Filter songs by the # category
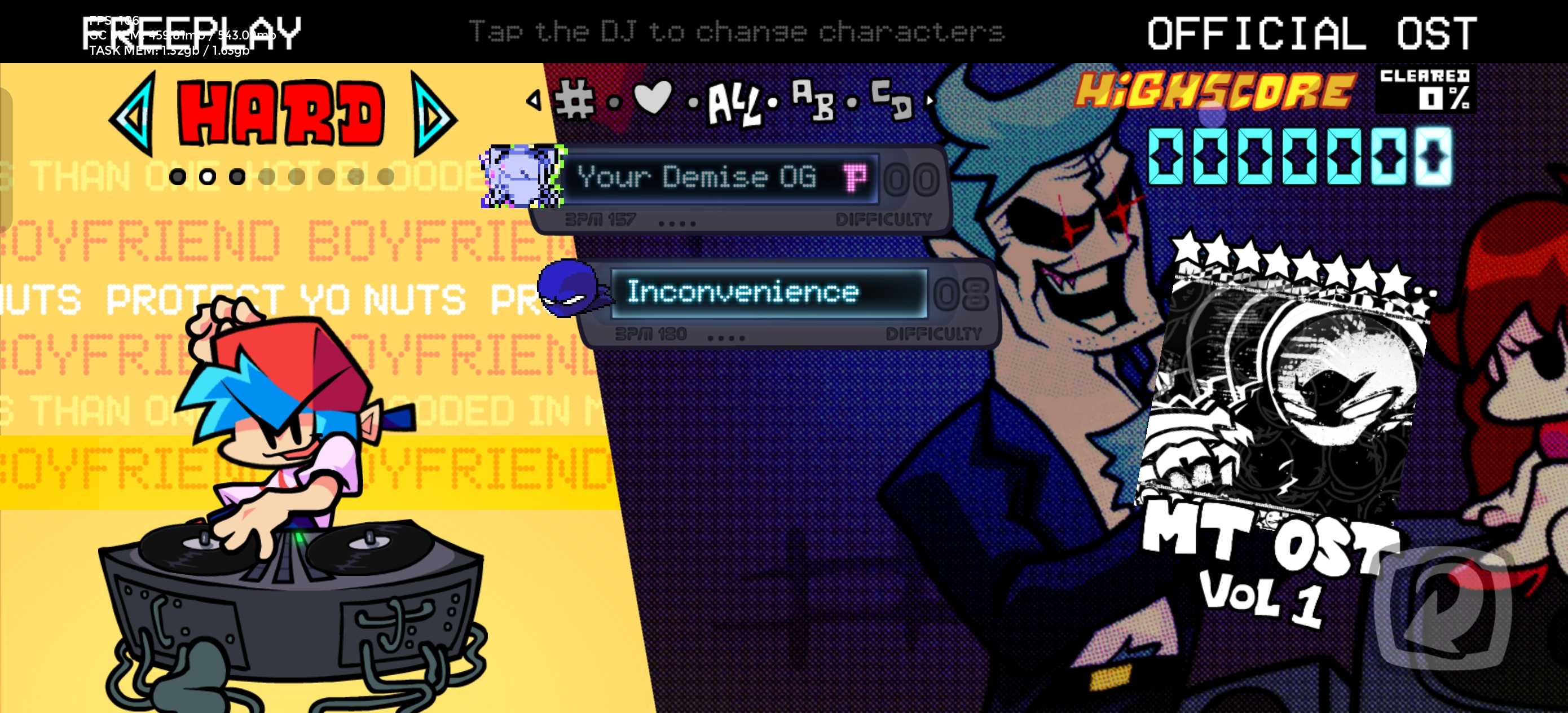 pyautogui.click(x=575, y=100)
